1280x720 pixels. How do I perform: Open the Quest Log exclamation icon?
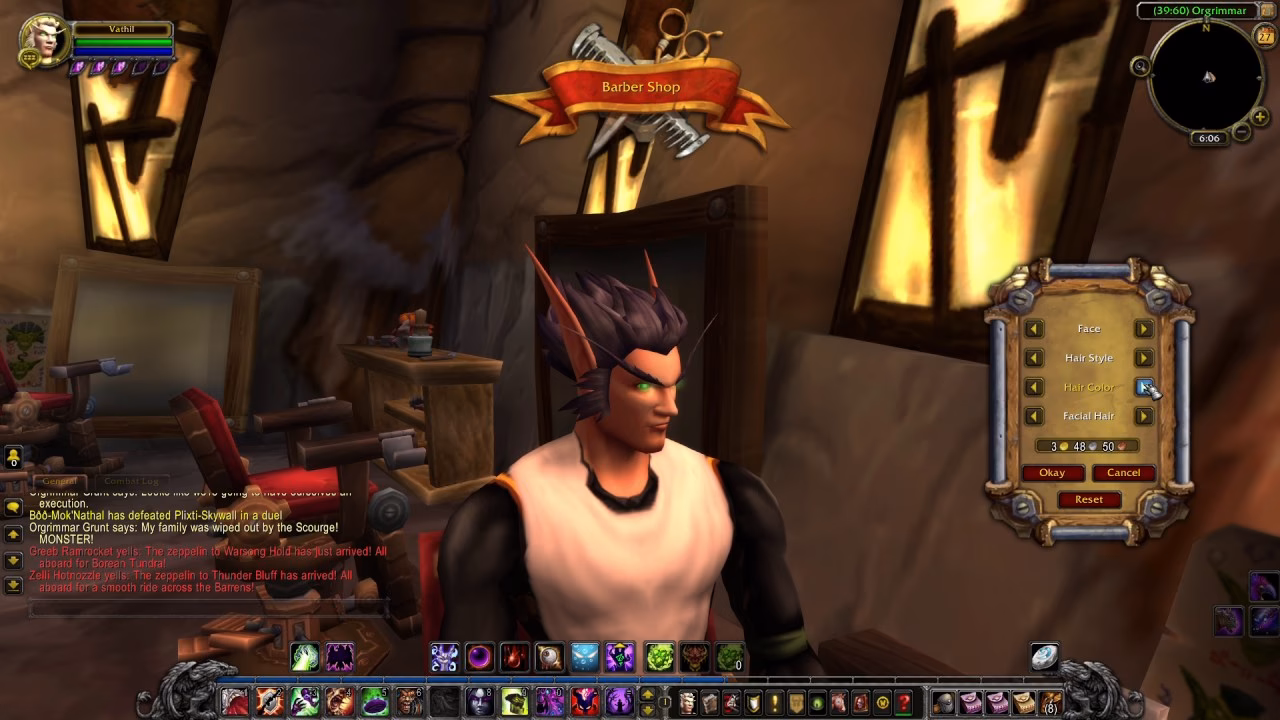click(x=776, y=702)
